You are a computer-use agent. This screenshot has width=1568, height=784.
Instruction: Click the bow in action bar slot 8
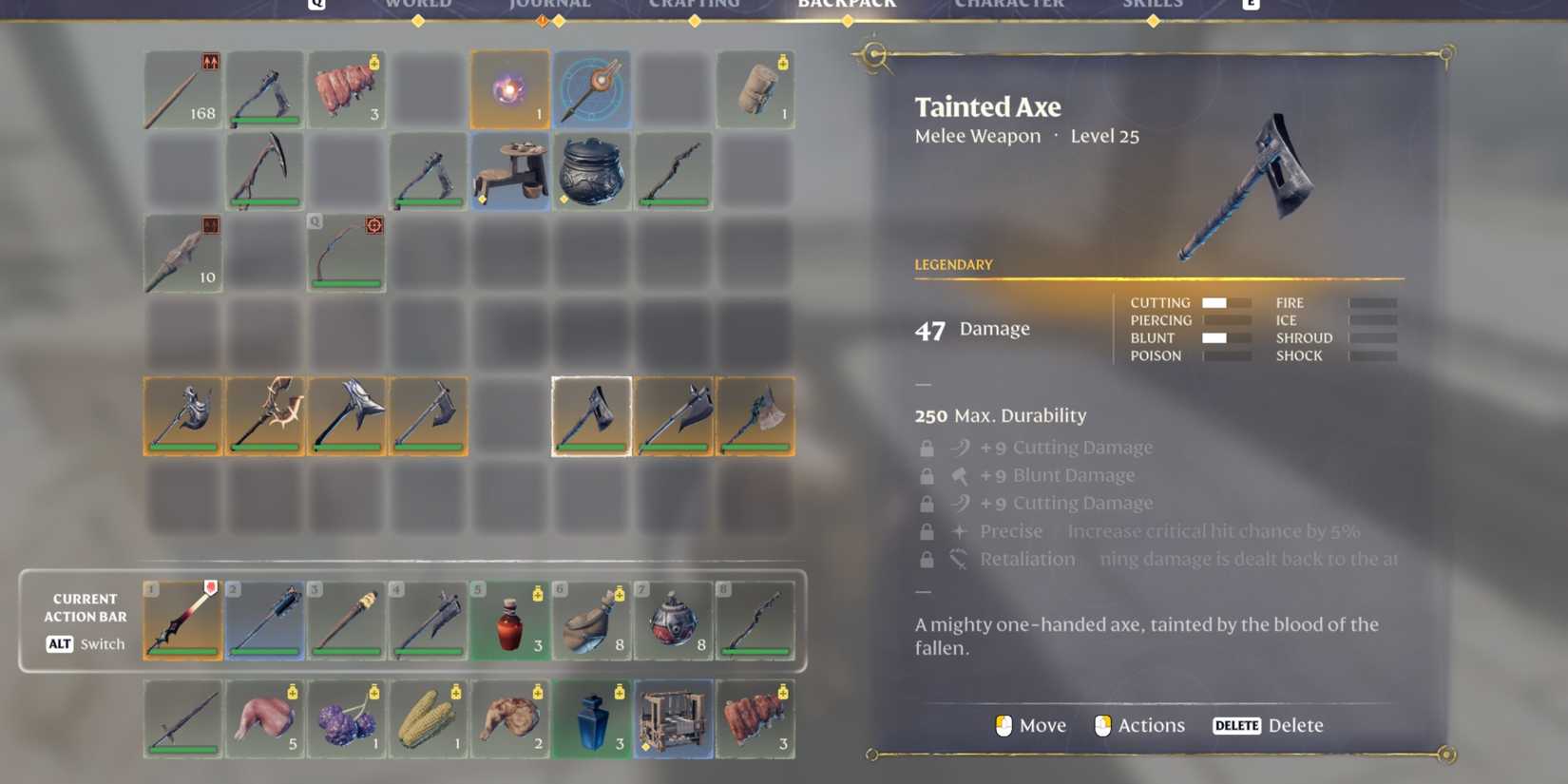[755, 620]
